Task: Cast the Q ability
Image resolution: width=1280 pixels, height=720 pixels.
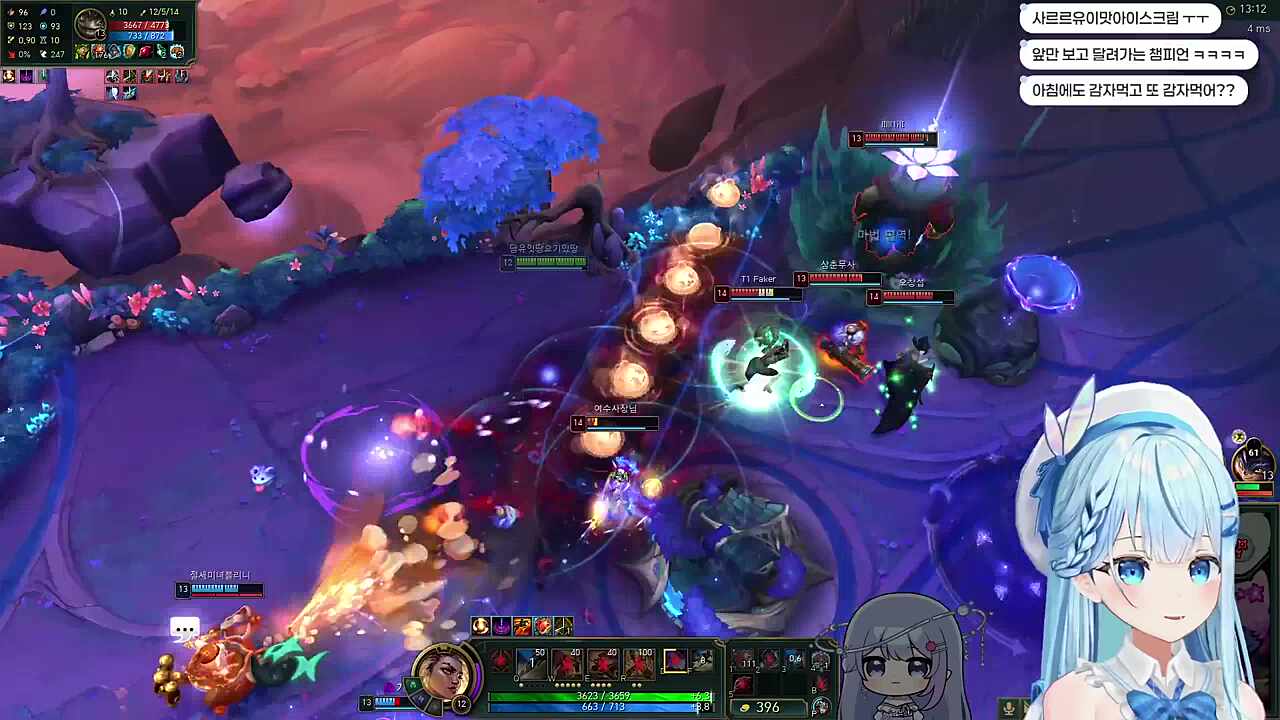Action: click(532, 662)
